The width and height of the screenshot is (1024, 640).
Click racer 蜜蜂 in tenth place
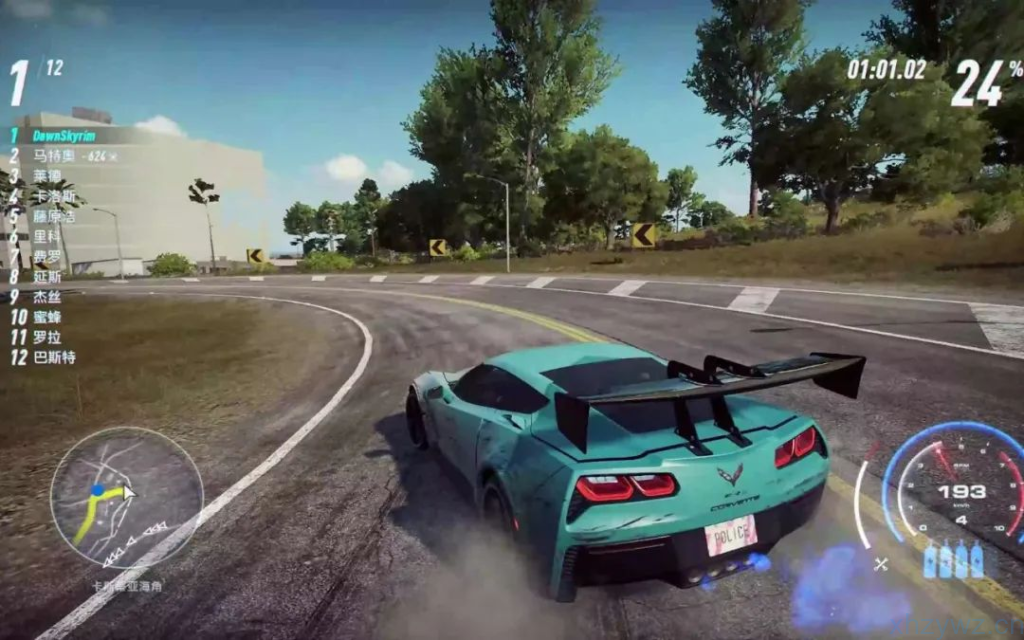point(47,317)
